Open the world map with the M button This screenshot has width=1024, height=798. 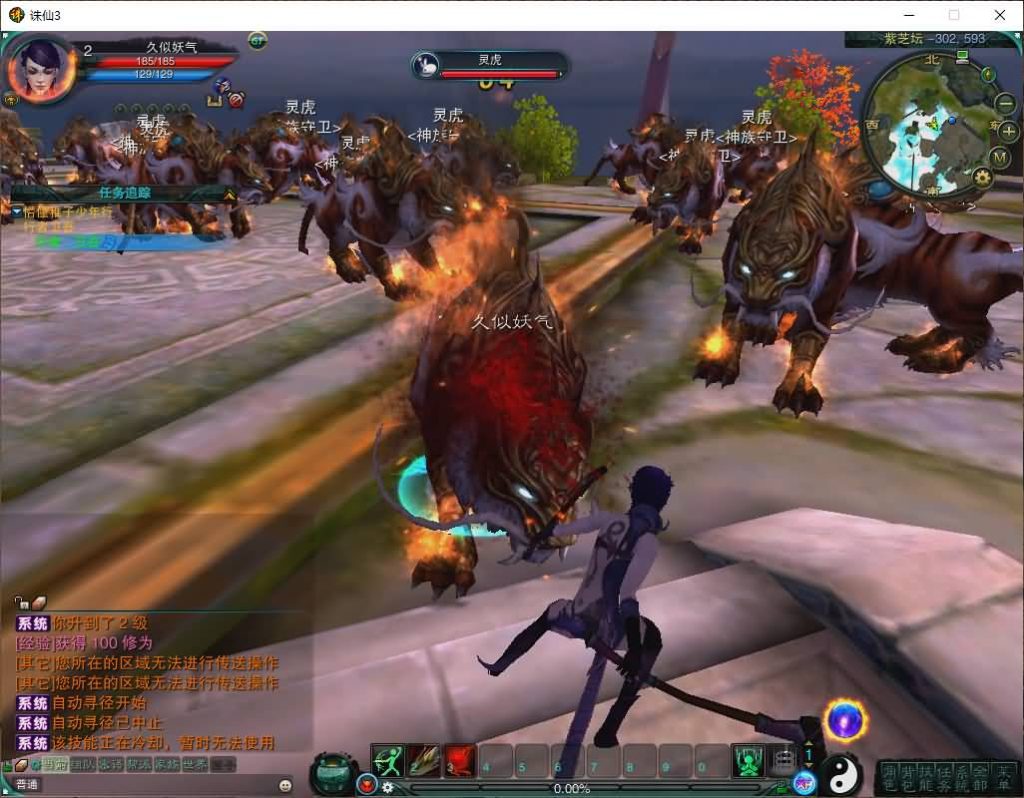click(1000, 157)
